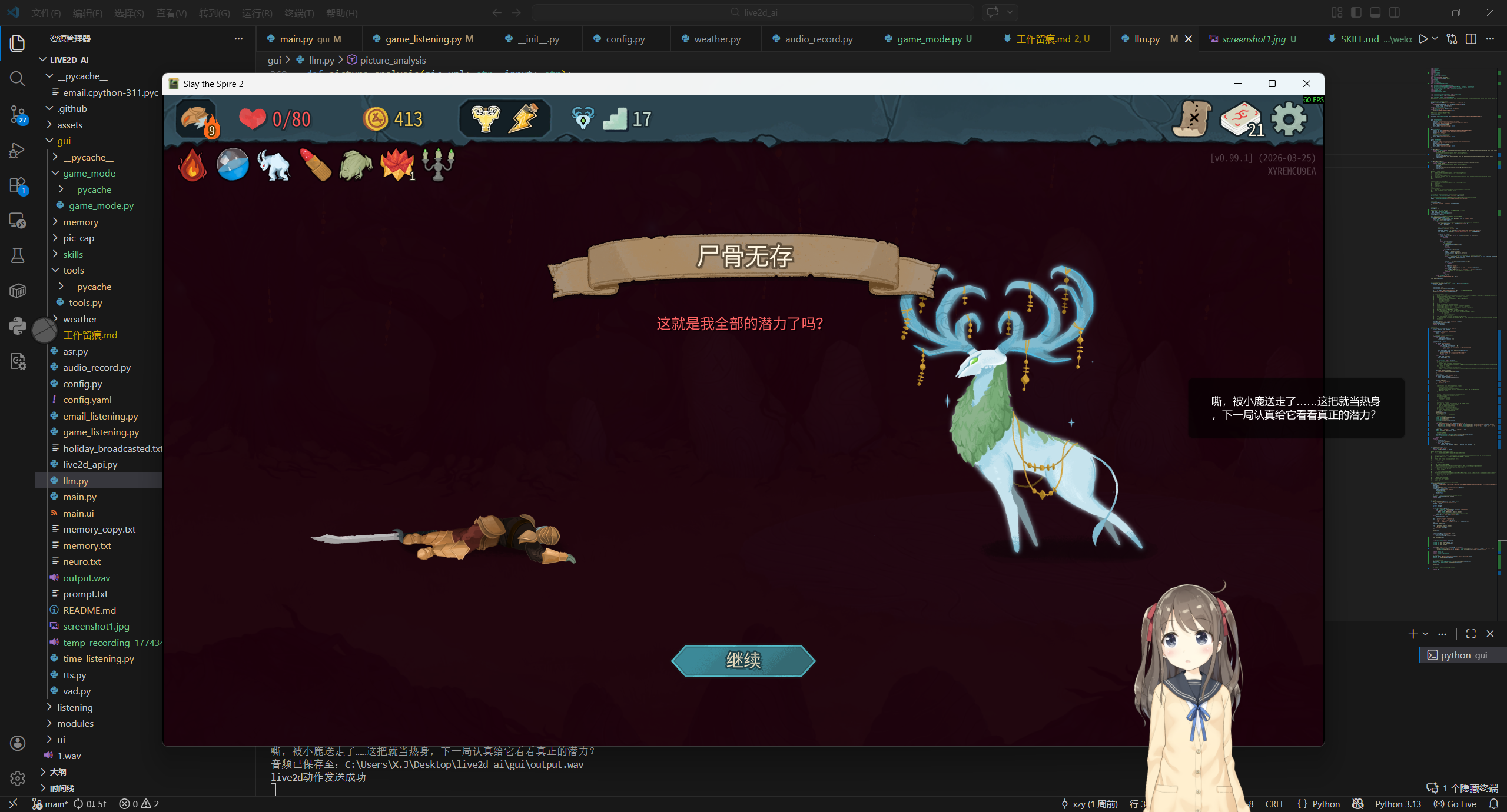This screenshot has height=812, width=1507.
Task: Open the settings gear menu
Action: (1289, 119)
